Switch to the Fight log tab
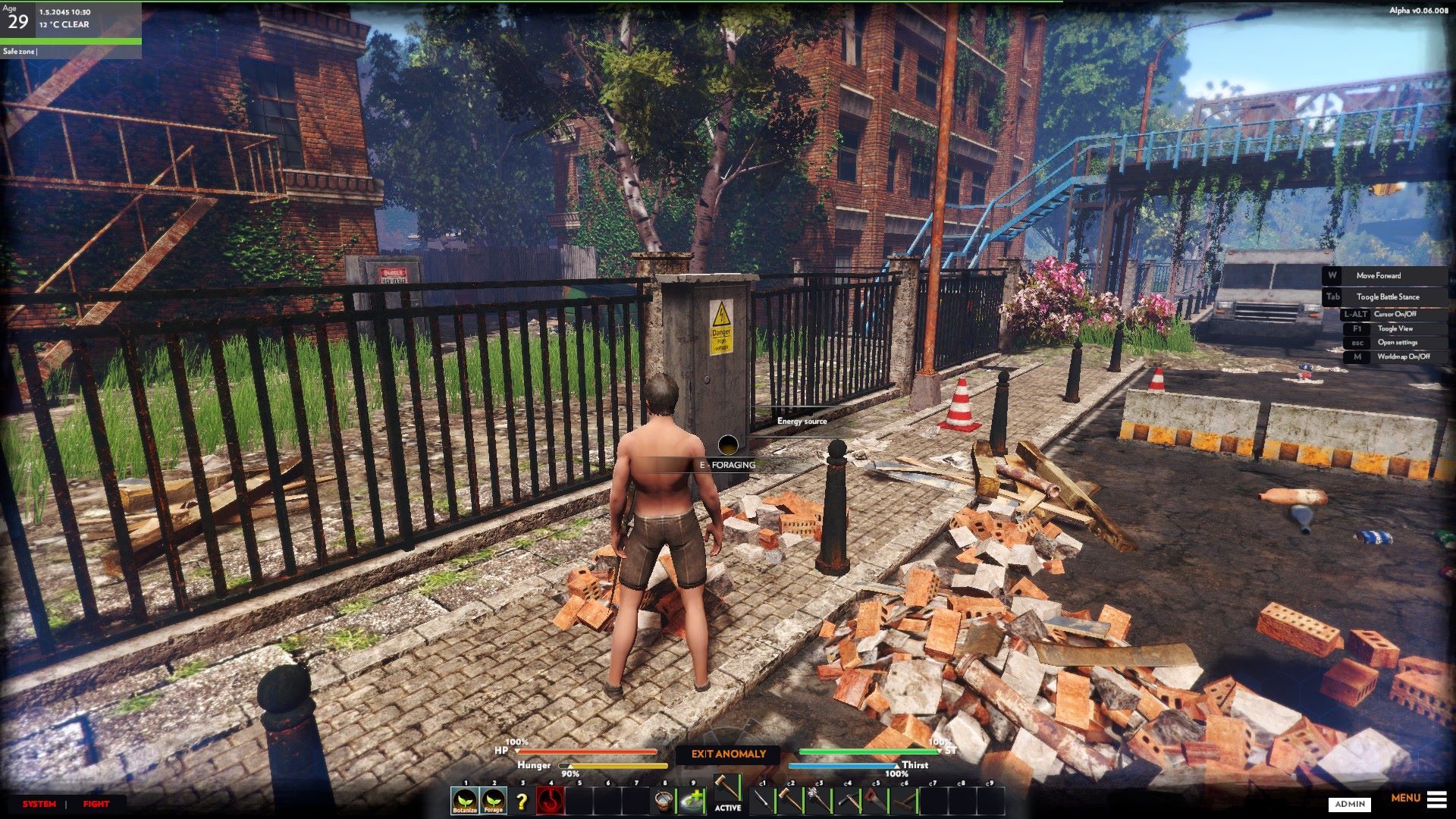 [x=96, y=804]
